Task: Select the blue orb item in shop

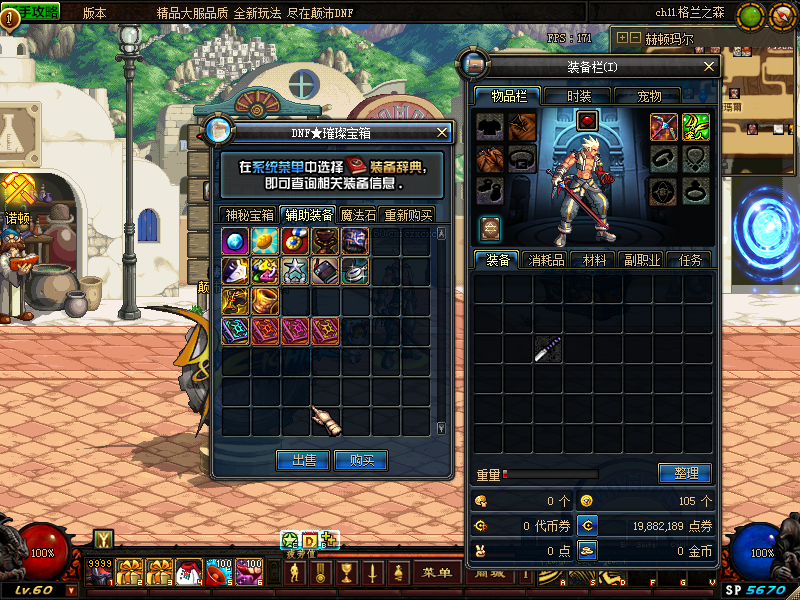Action: (235, 241)
